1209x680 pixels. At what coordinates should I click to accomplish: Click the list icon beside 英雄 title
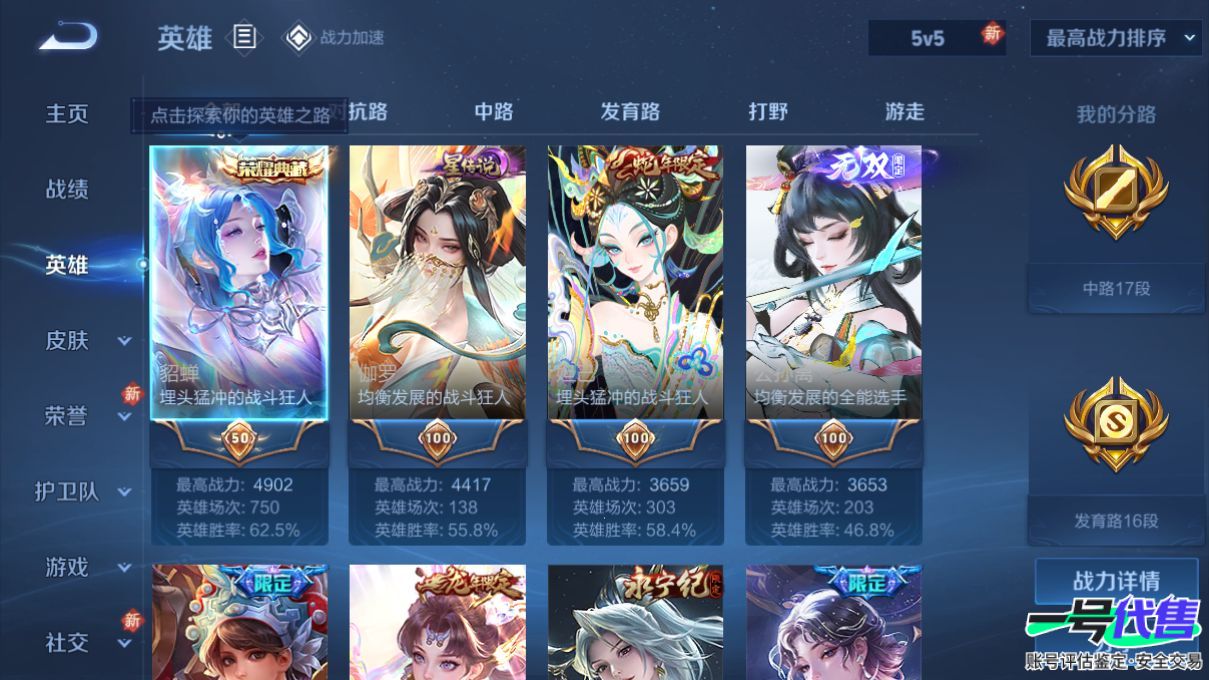245,38
